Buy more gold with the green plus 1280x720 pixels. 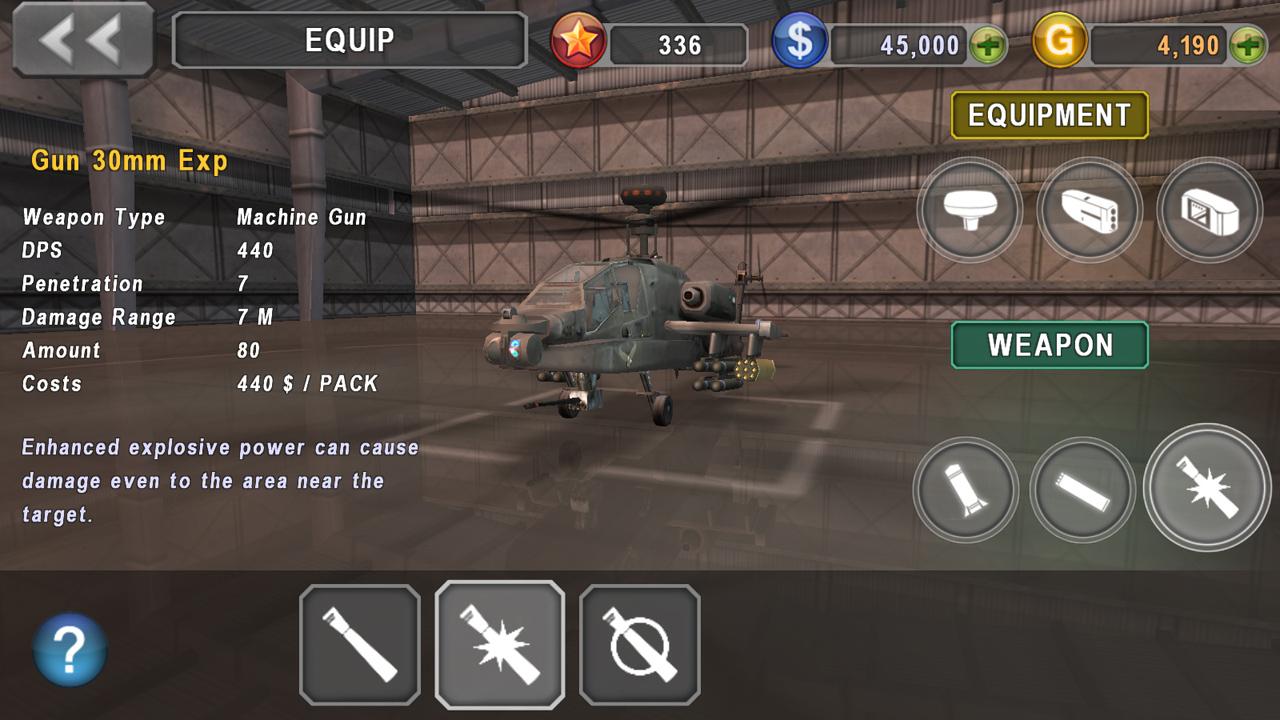coord(1248,45)
